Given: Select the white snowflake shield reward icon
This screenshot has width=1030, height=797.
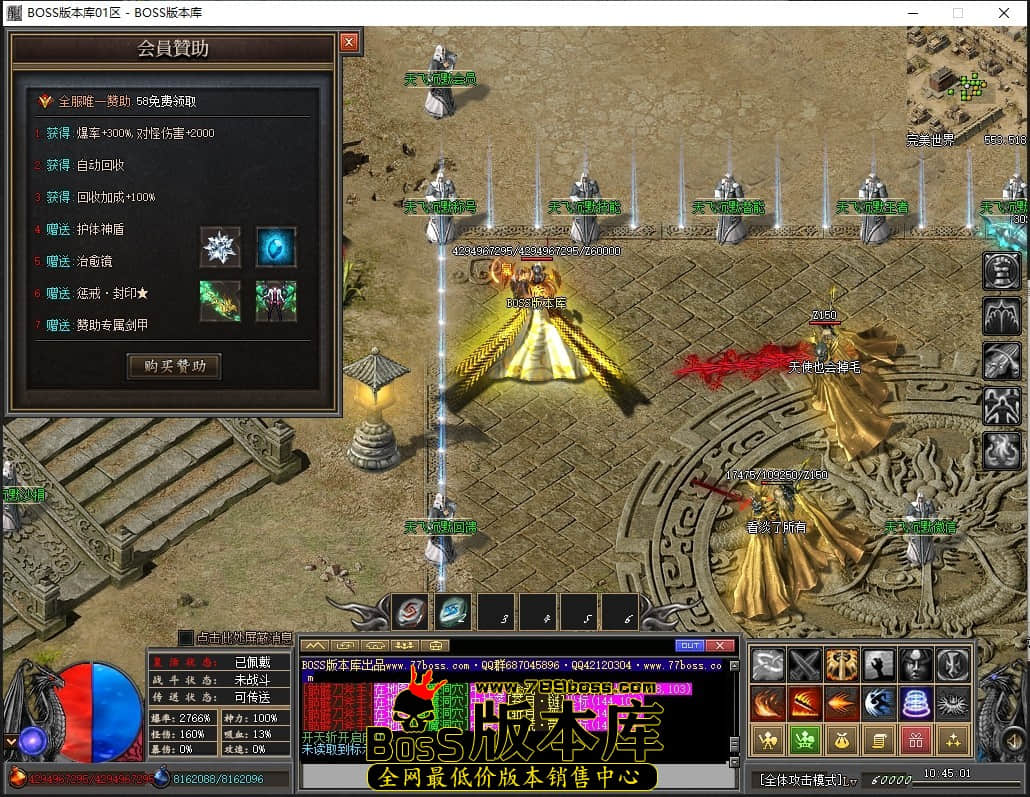Looking at the screenshot, I should pos(220,247).
